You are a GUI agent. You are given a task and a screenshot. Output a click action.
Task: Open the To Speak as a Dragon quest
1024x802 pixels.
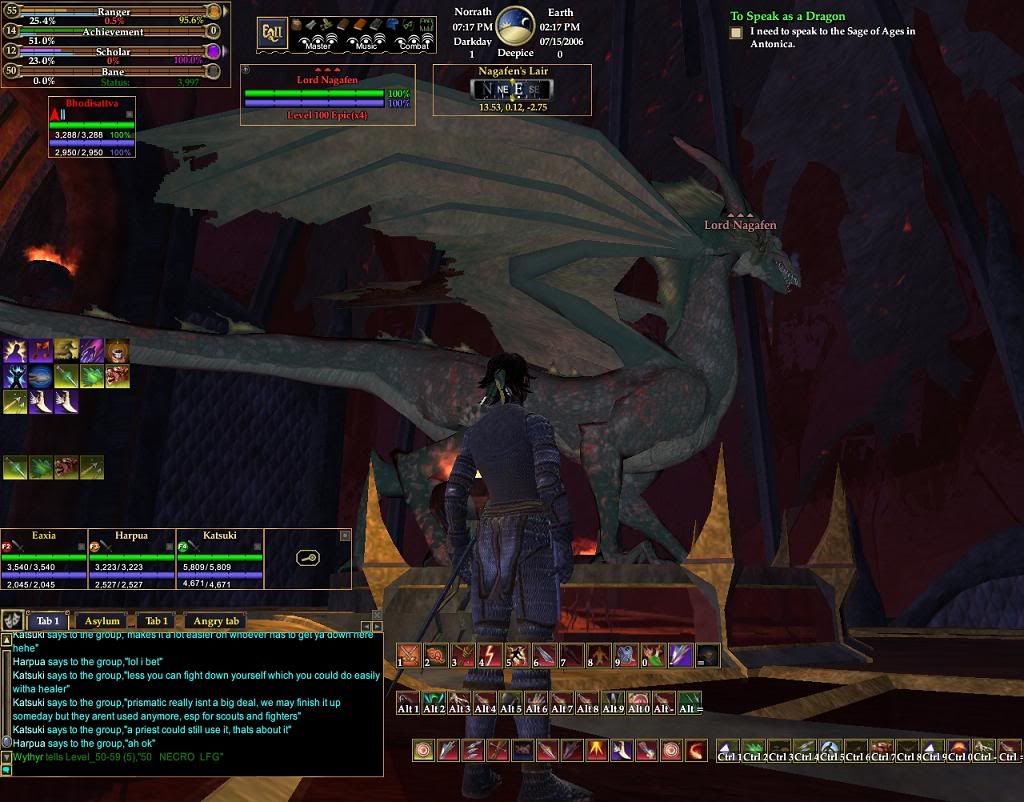pyautogui.click(x=787, y=16)
